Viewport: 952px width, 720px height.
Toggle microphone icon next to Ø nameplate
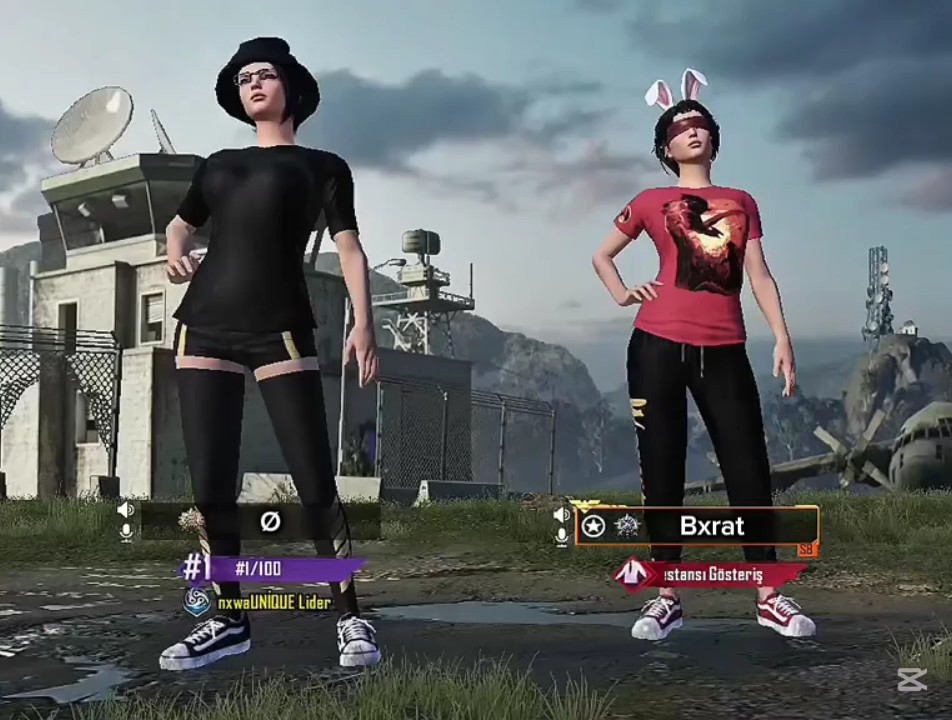126,532
